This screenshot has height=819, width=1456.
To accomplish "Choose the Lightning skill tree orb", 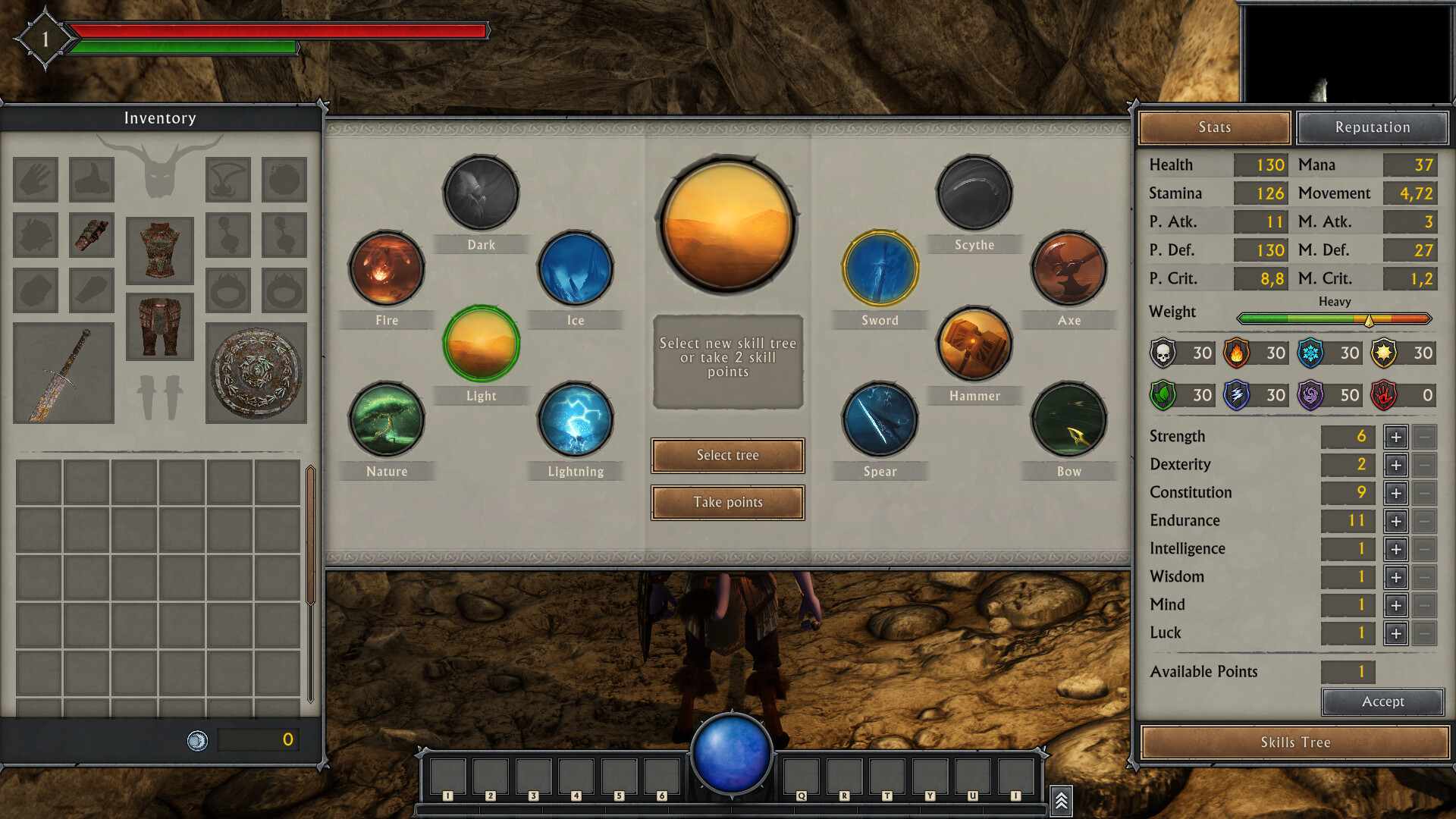I will tap(576, 420).
